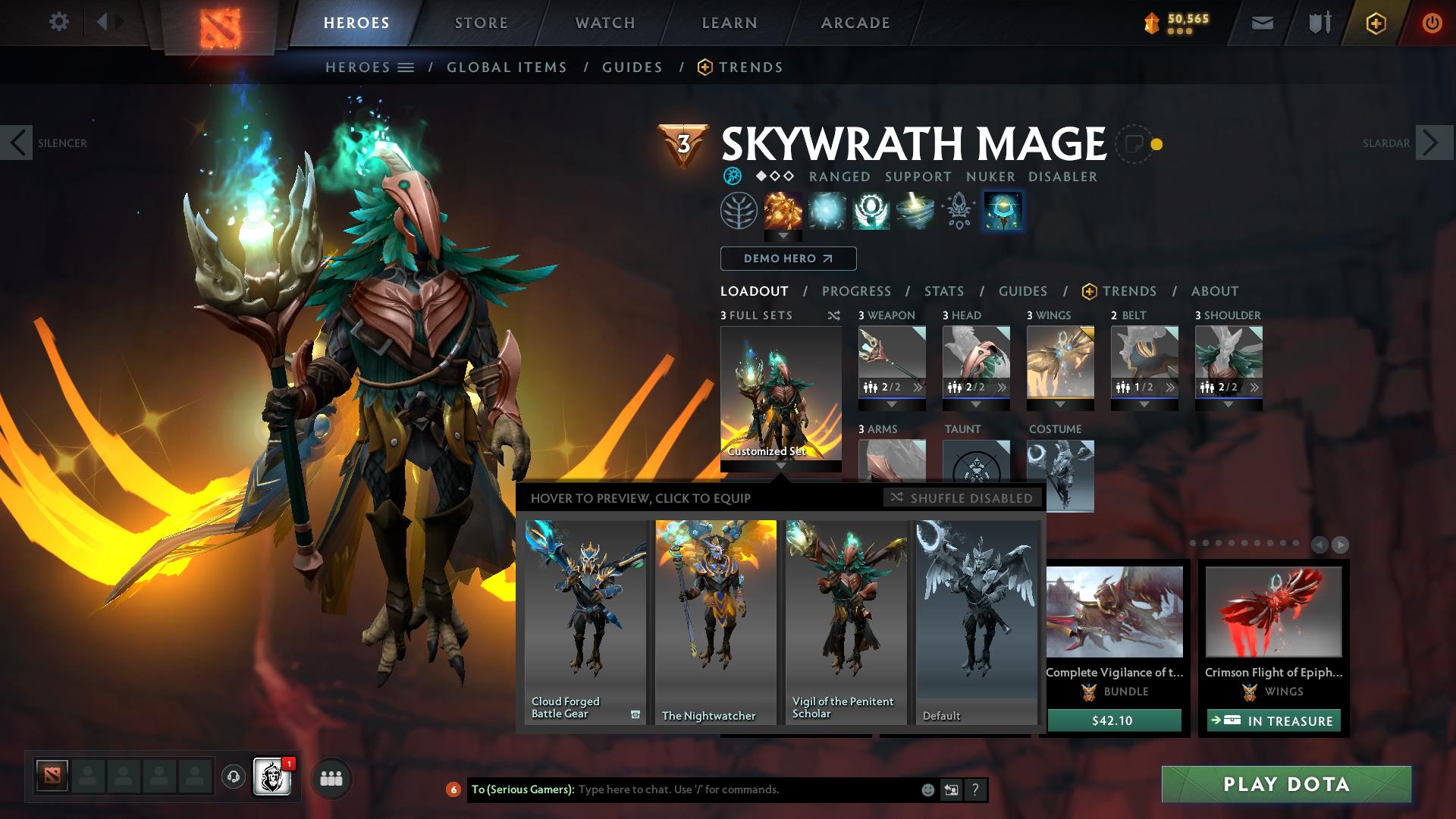
Task: Select the Arcane Bolt ability icon
Action: (x=784, y=212)
